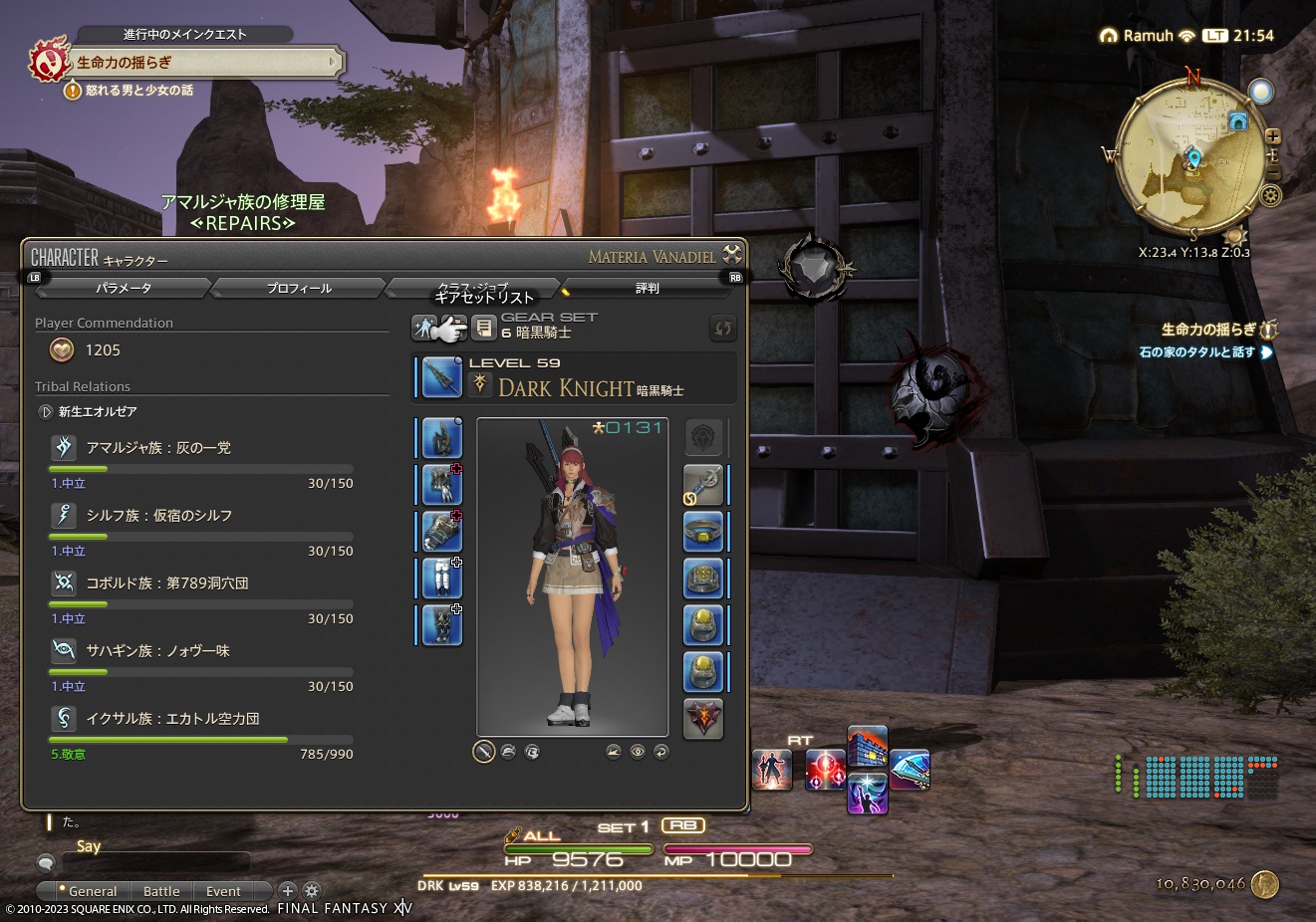Click the equipped weapon slot icon
Screen dimensions: 1316x922
pyautogui.click(x=441, y=378)
